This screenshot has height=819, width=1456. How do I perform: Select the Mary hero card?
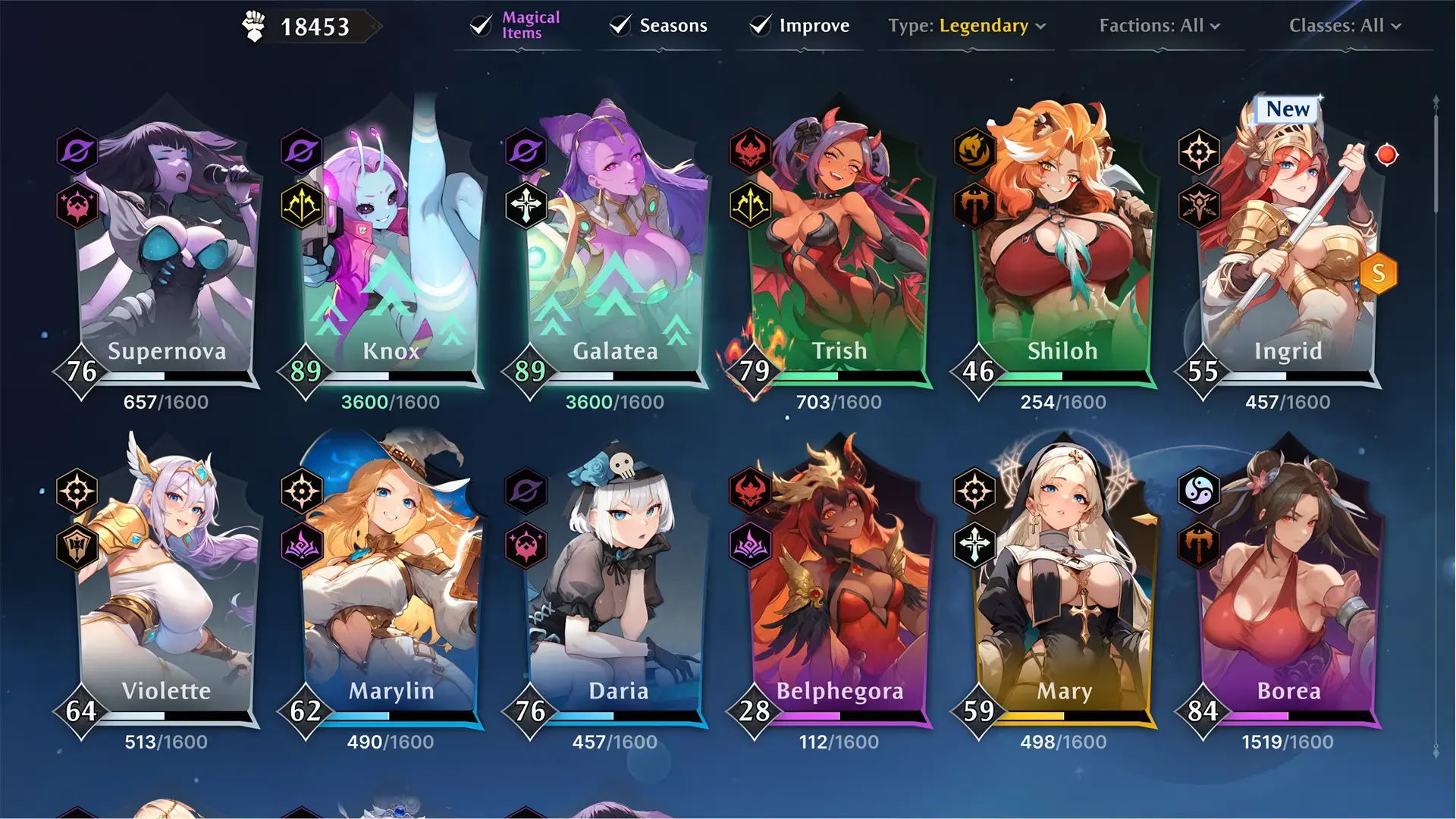pos(1062,584)
